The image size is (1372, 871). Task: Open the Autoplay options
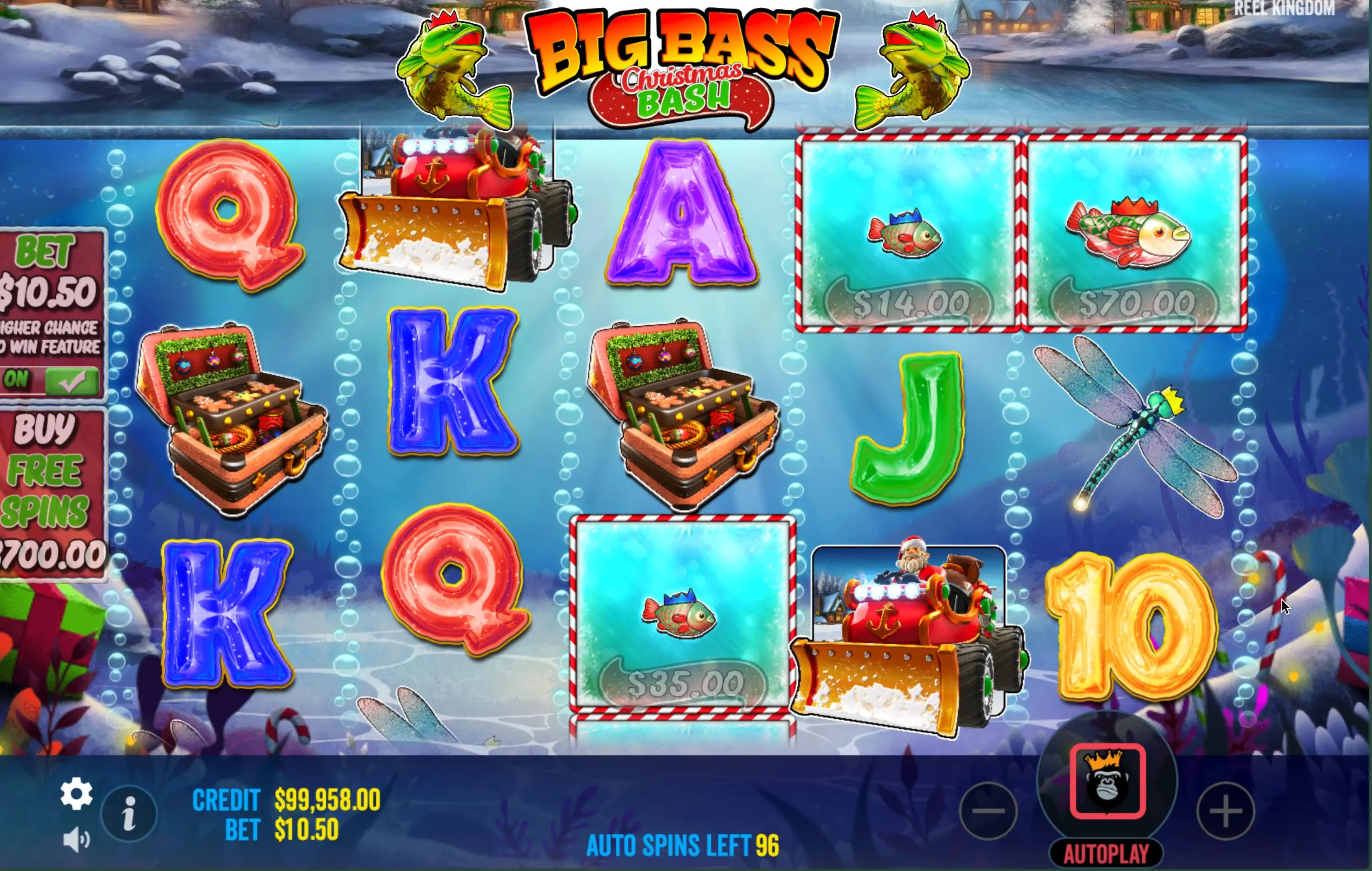coord(1106,853)
